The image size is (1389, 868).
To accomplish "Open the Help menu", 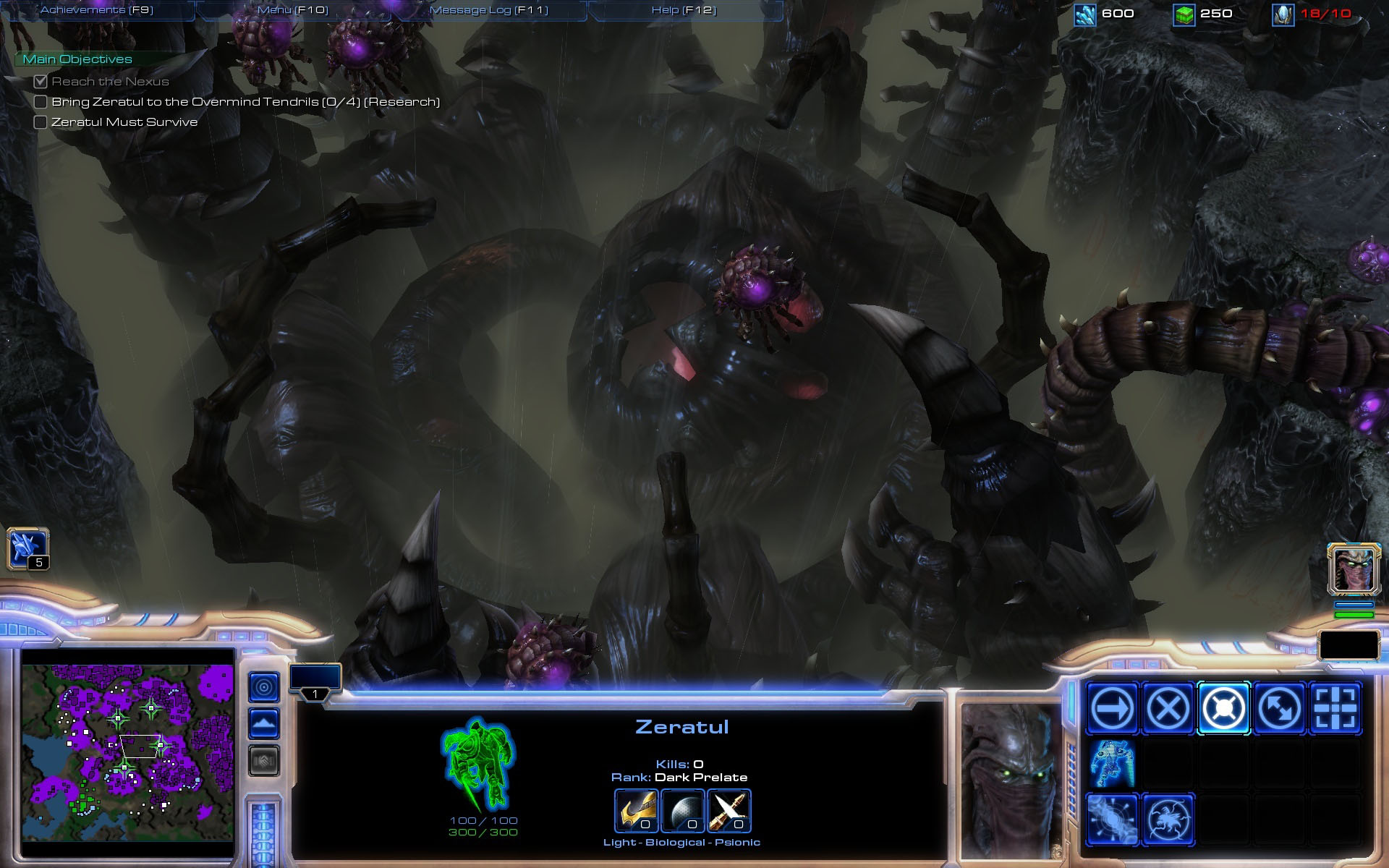I will tap(684, 10).
